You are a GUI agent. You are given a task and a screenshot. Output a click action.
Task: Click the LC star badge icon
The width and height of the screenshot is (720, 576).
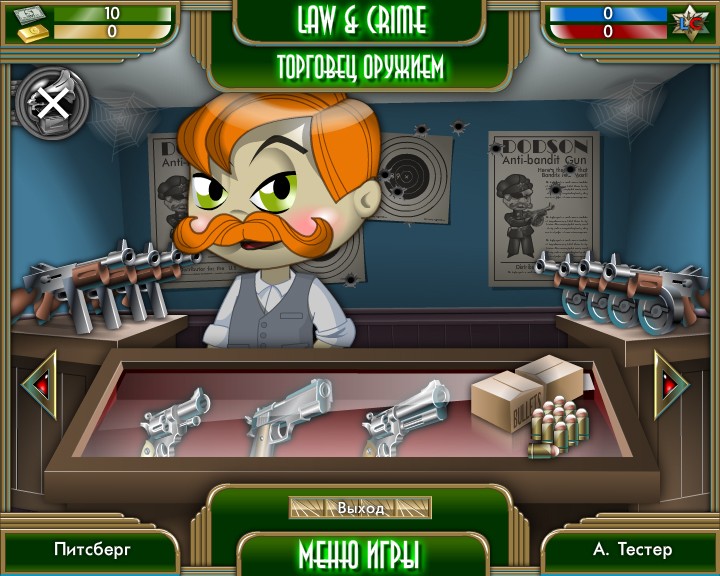coord(688,22)
